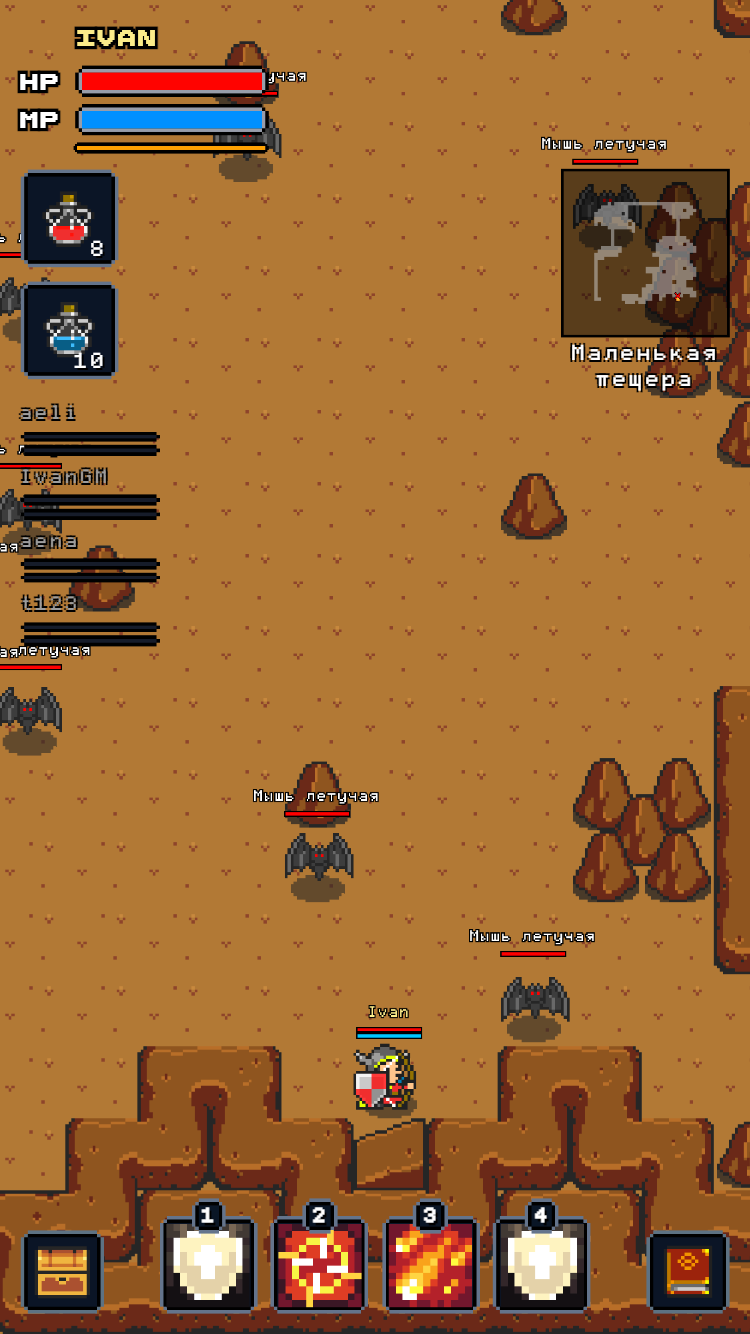Cast the red explosion skill in slot 2
The height and width of the screenshot is (1334, 750).
(320, 1264)
